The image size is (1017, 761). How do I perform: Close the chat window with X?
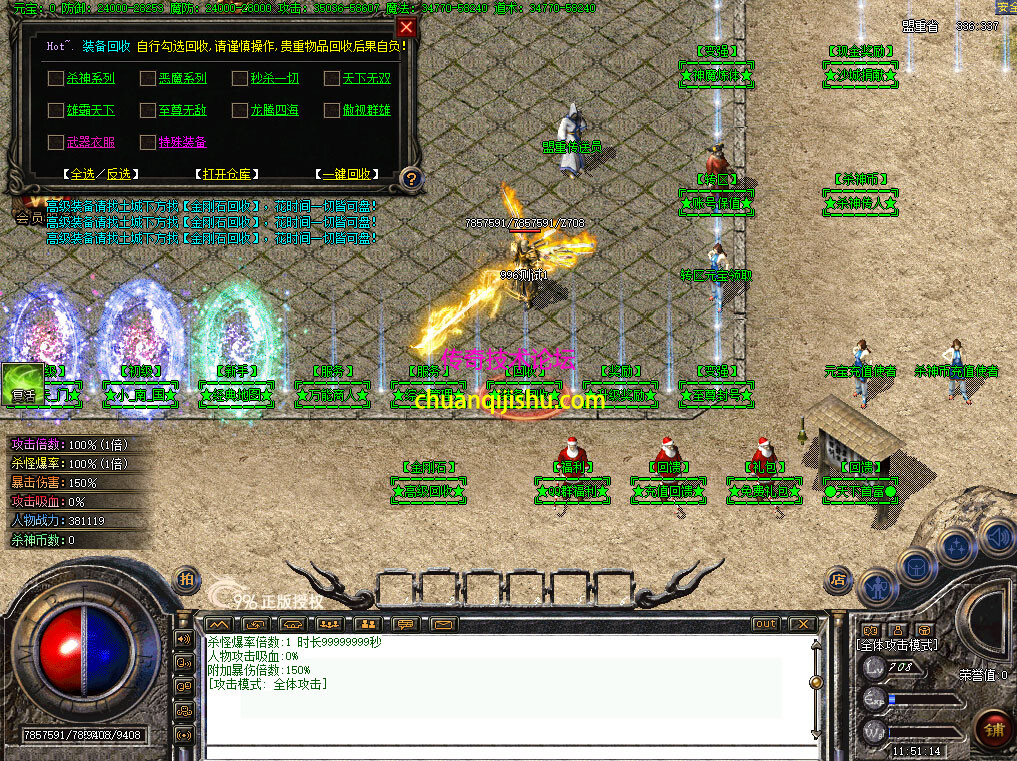(x=802, y=624)
